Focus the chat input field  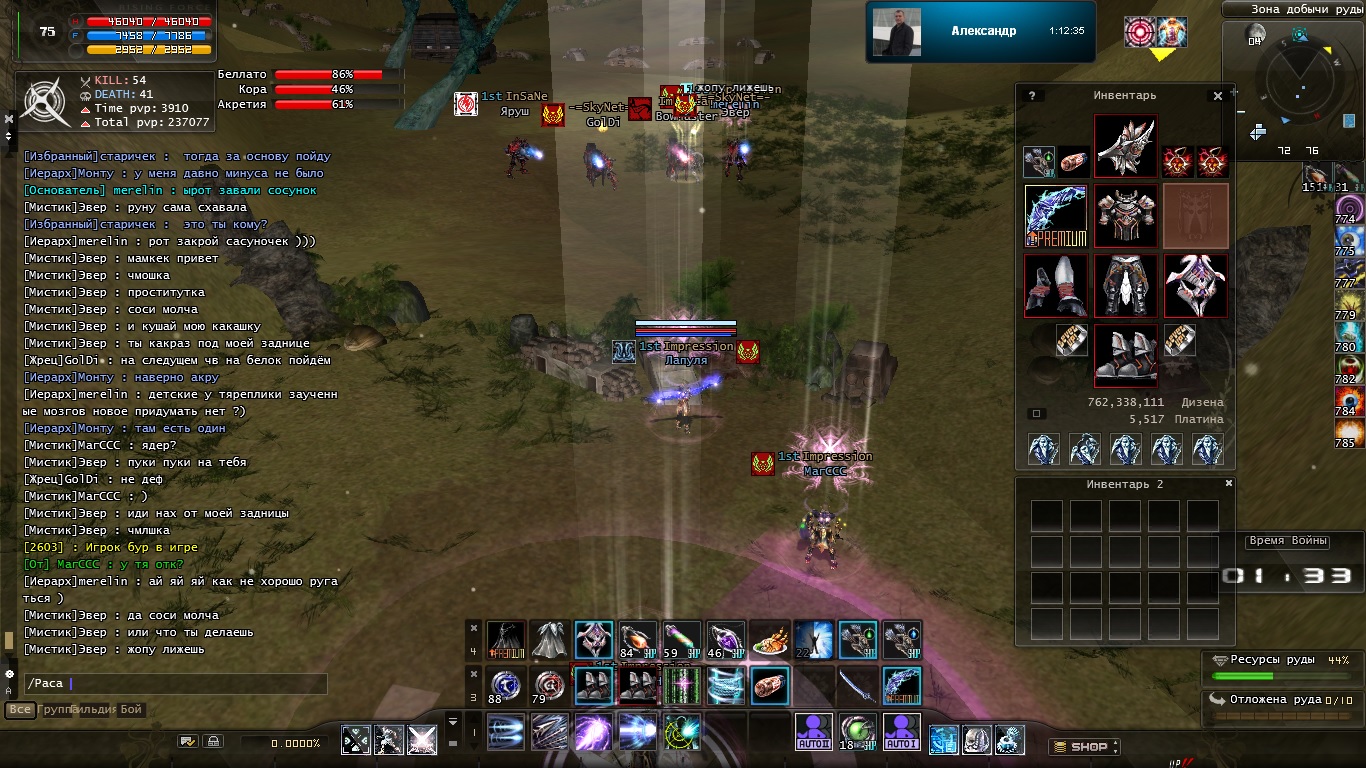click(175, 684)
